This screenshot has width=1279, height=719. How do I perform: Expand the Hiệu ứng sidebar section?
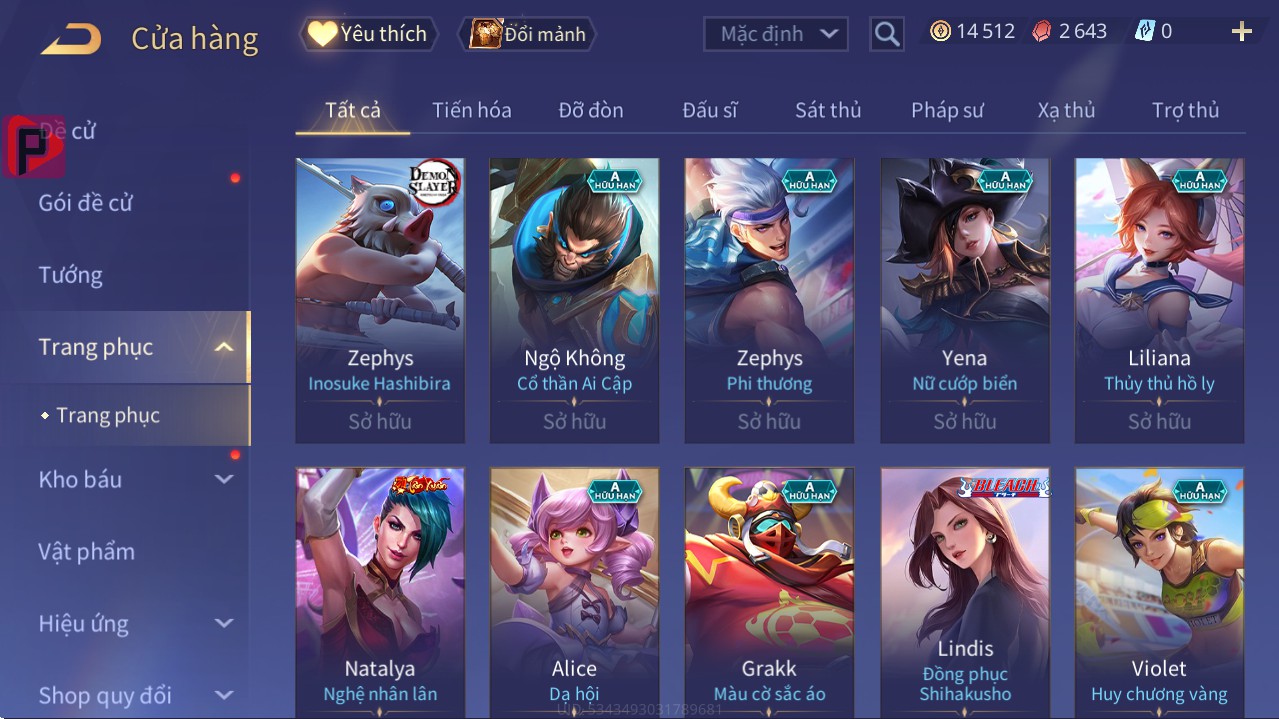[135, 623]
